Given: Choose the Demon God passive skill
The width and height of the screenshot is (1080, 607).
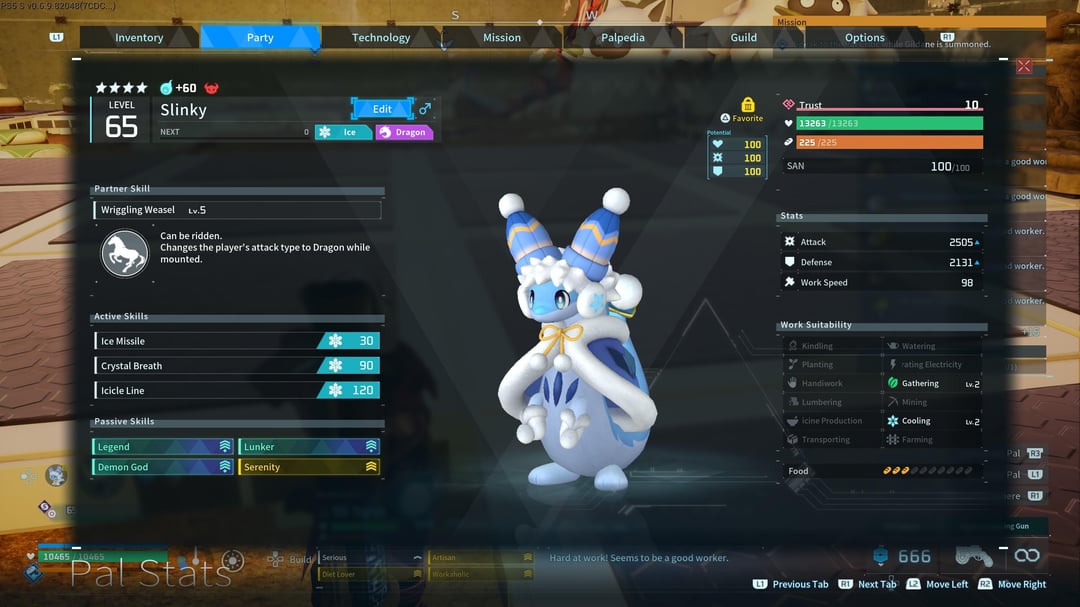Looking at the screenshot, I should 163,467.
